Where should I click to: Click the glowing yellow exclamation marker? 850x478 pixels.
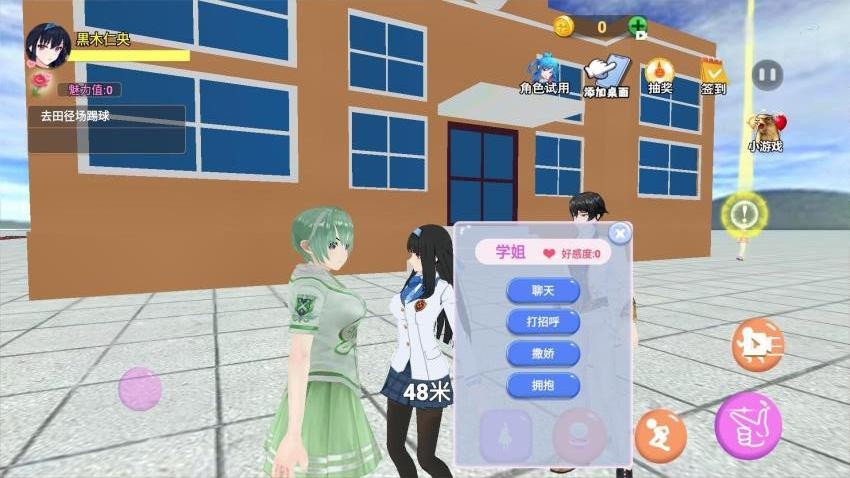[x=744, y=213]
